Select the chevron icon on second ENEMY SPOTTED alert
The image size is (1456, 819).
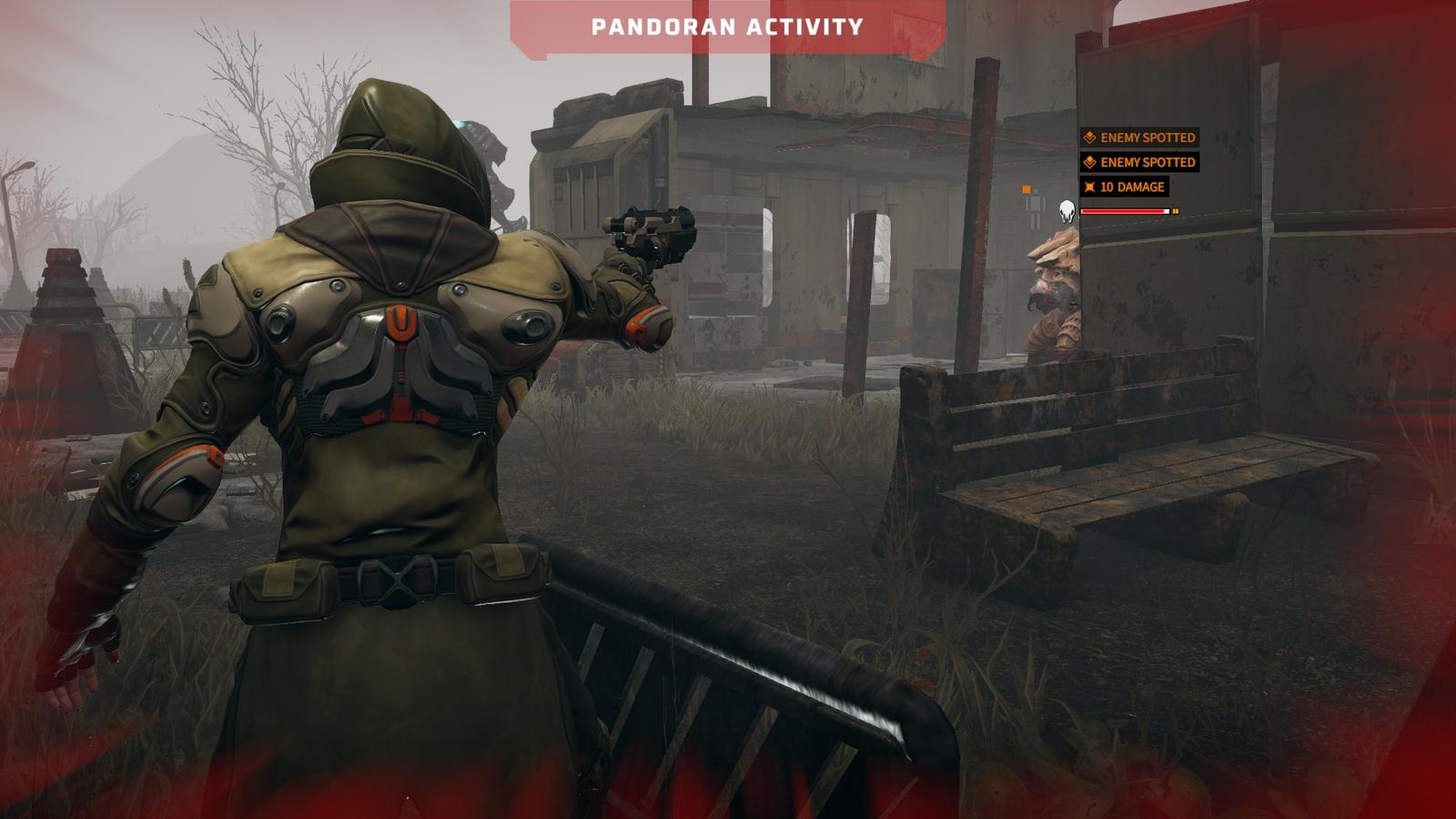[x=1090, y=161]
